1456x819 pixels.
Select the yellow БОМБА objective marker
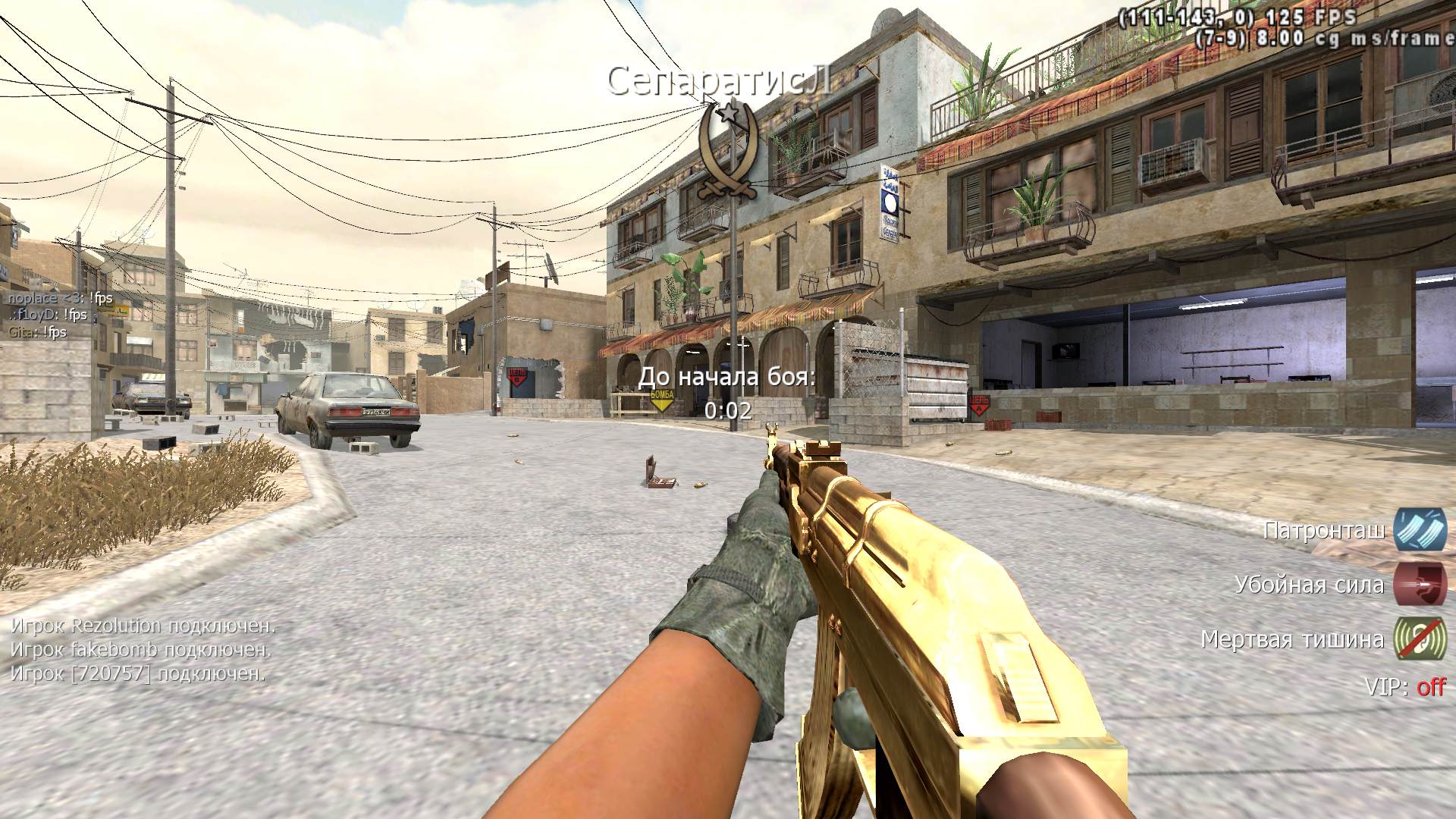click(x=662, y=400)
